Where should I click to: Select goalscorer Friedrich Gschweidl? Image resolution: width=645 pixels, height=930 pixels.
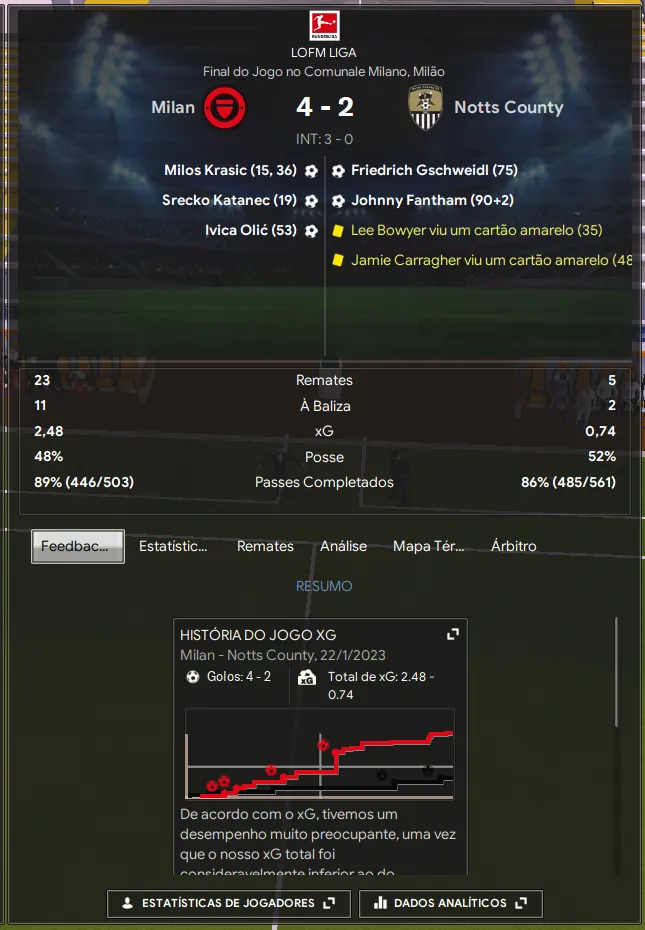[434, 171]
